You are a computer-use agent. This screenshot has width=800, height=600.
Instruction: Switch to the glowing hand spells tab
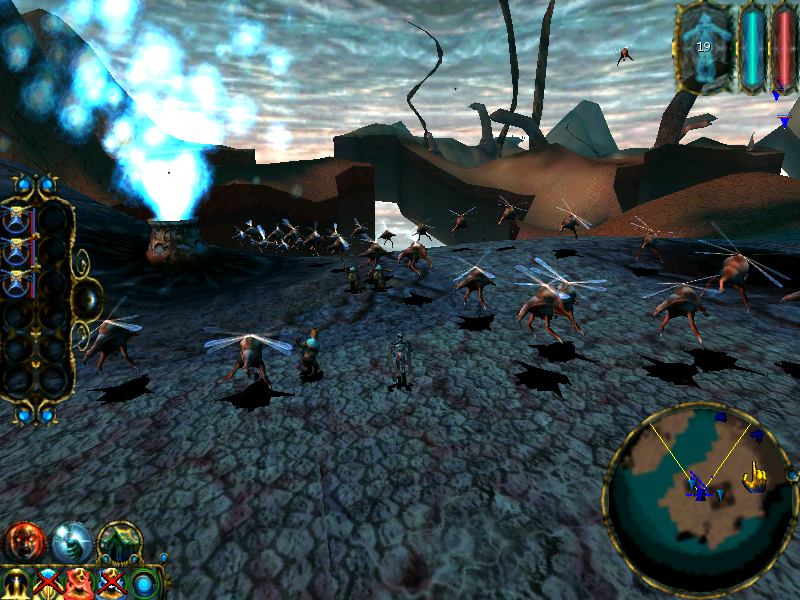pos(71,541)
